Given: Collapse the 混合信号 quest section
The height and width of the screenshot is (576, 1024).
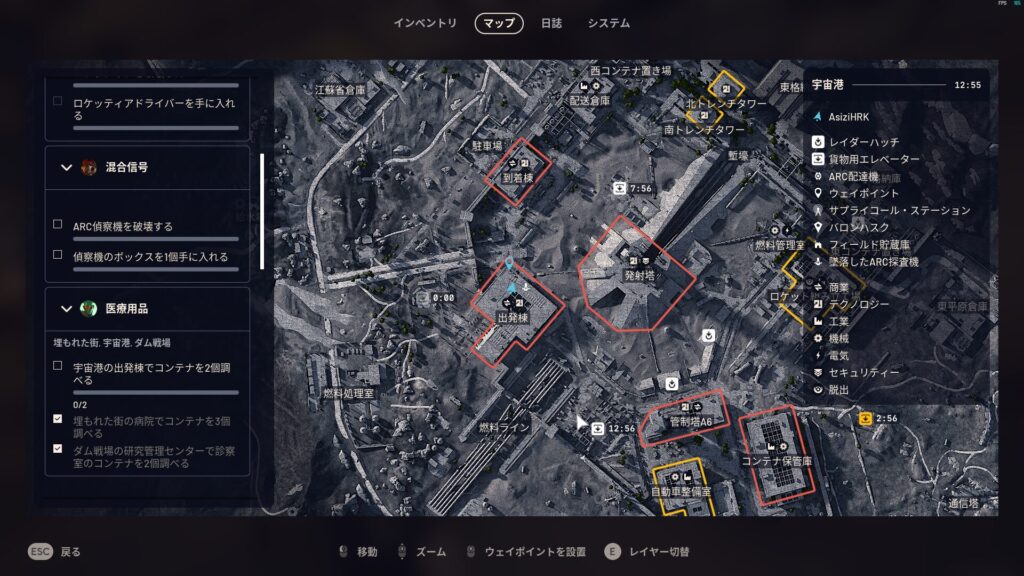Looking at the screenshot, I should point(66,167).
